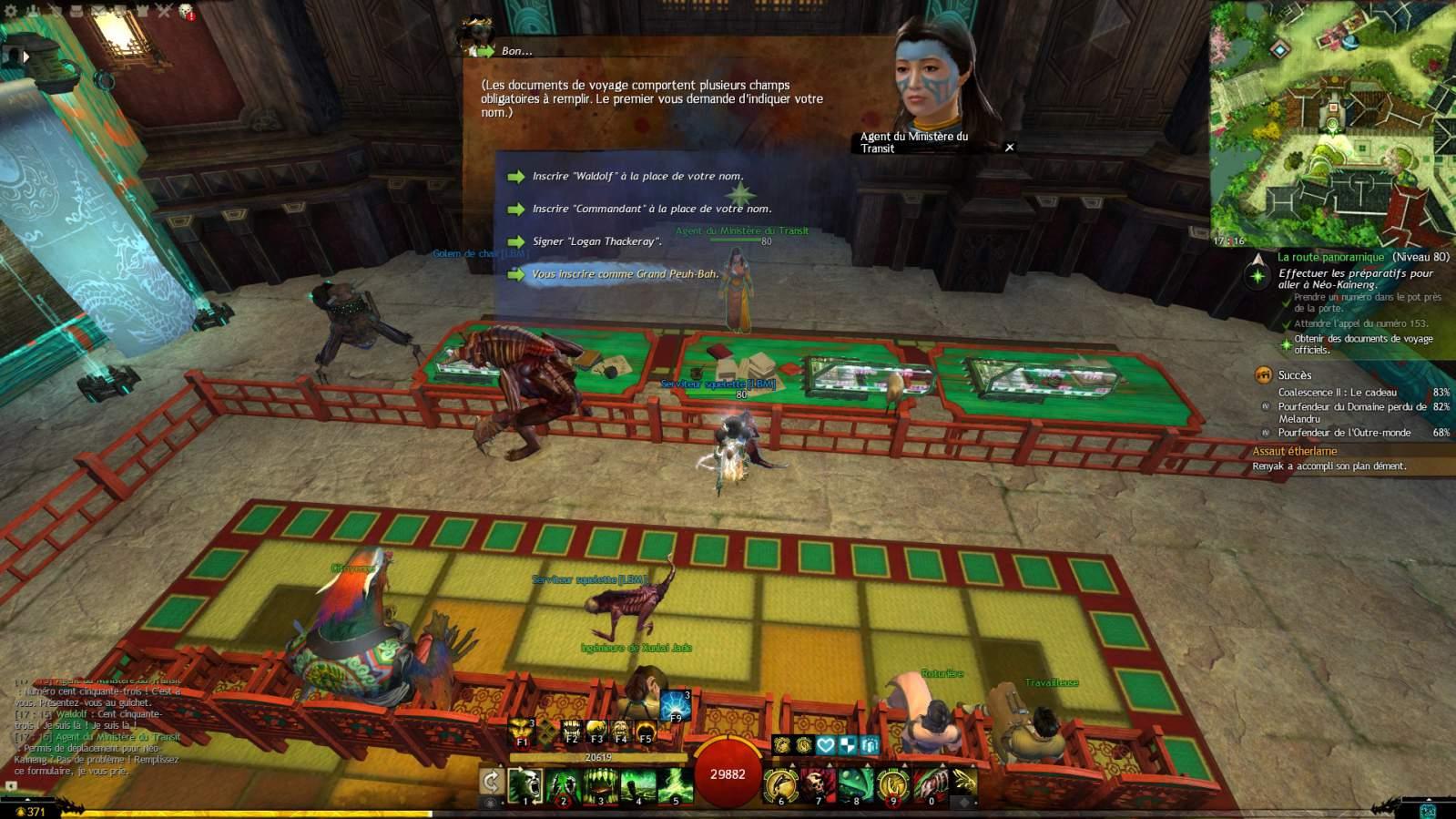
Task: Click the weapon swap arrow button
Action: [491, 781]
